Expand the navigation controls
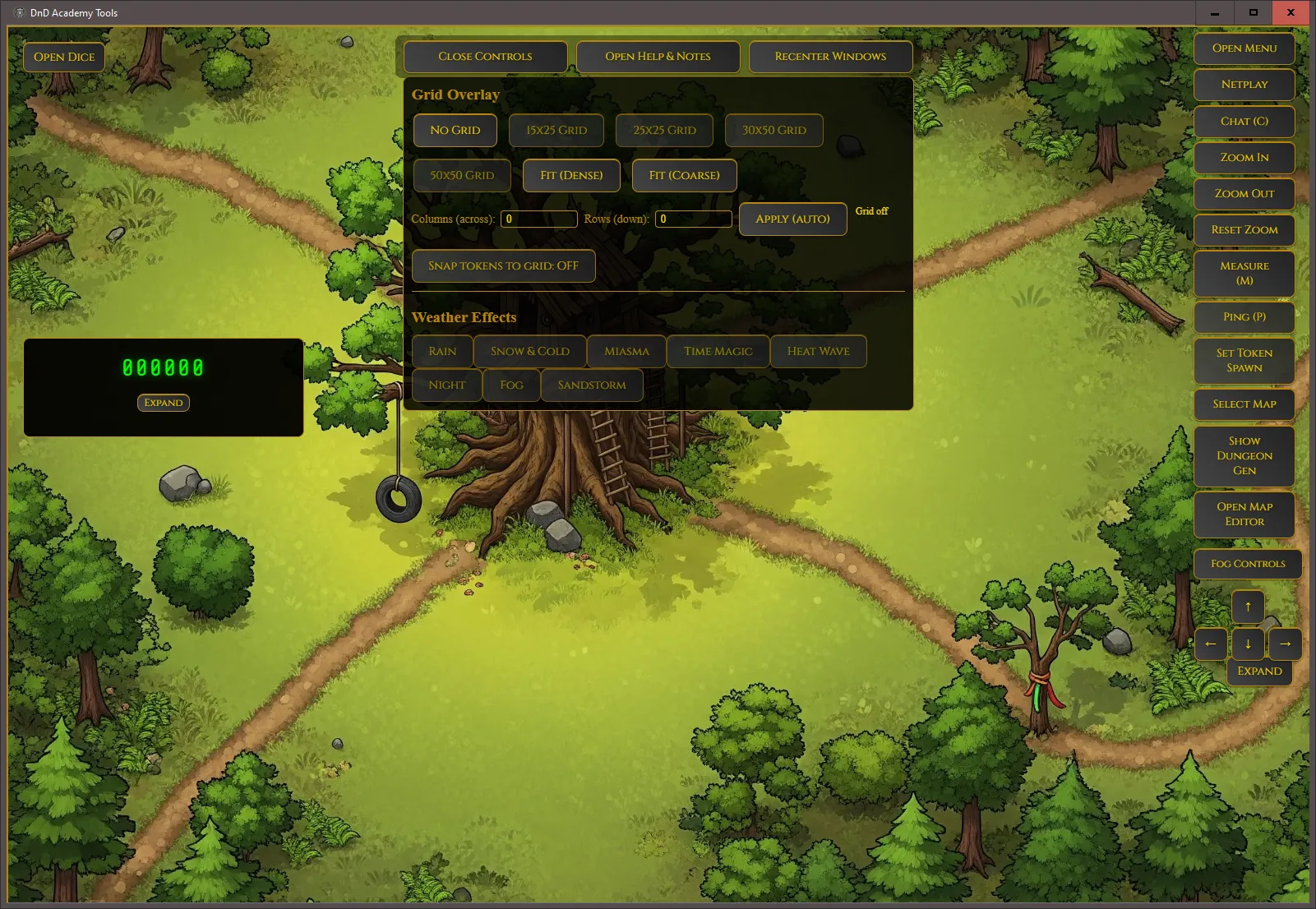This screenshot has height=909, width=1316. tap(1259, 671)
